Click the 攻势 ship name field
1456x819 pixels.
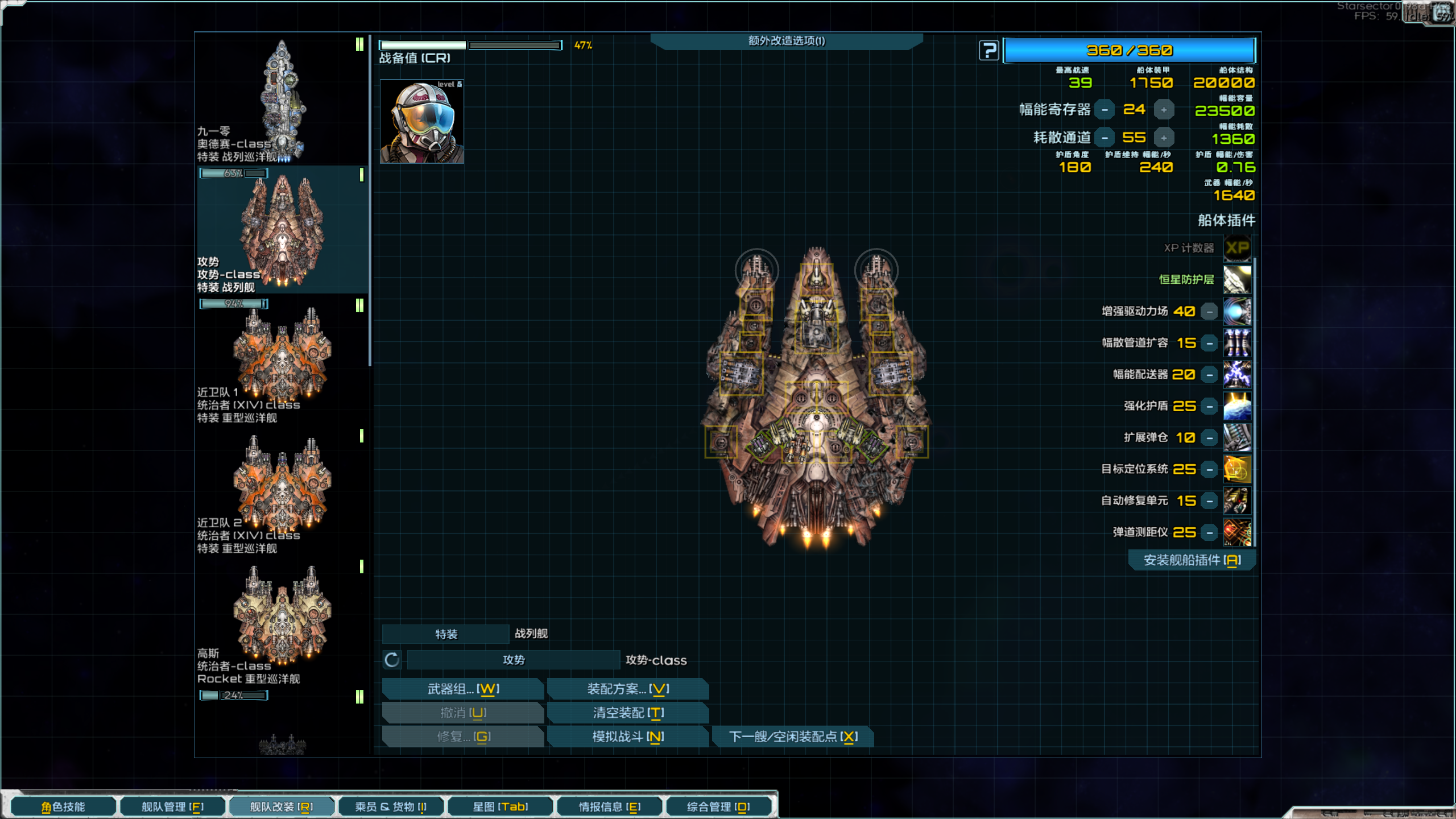tap(514, 660)
